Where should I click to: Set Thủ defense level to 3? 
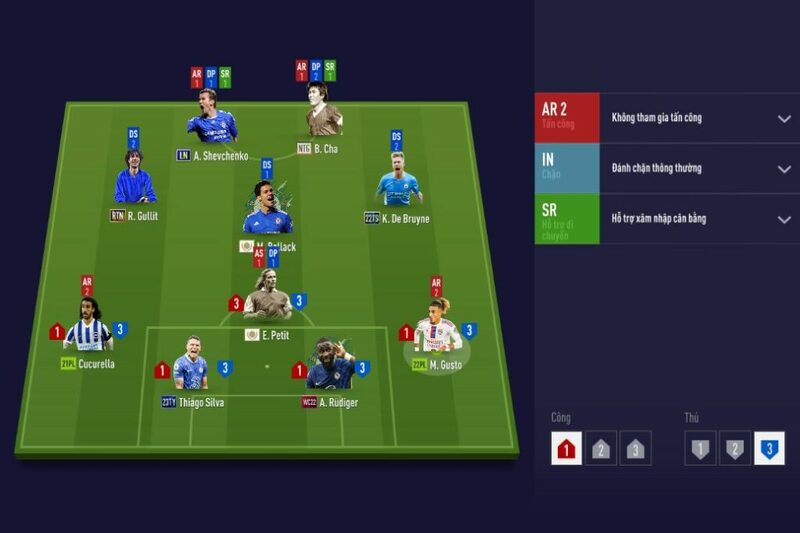tap(769, 449)
